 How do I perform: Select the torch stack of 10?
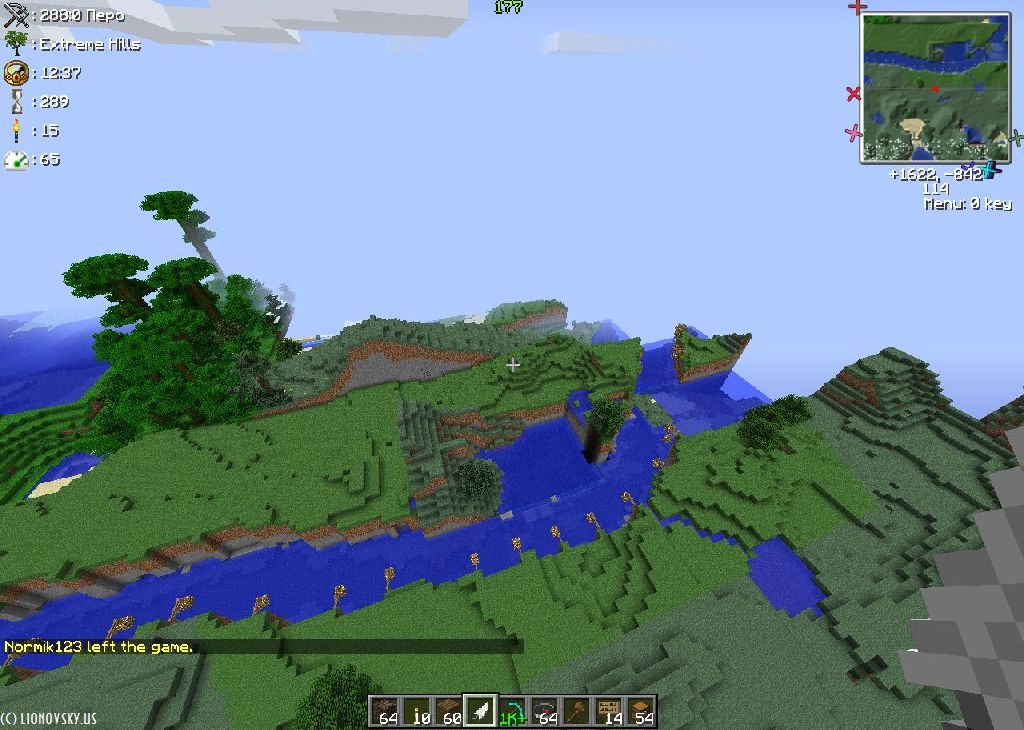[417, 711]
